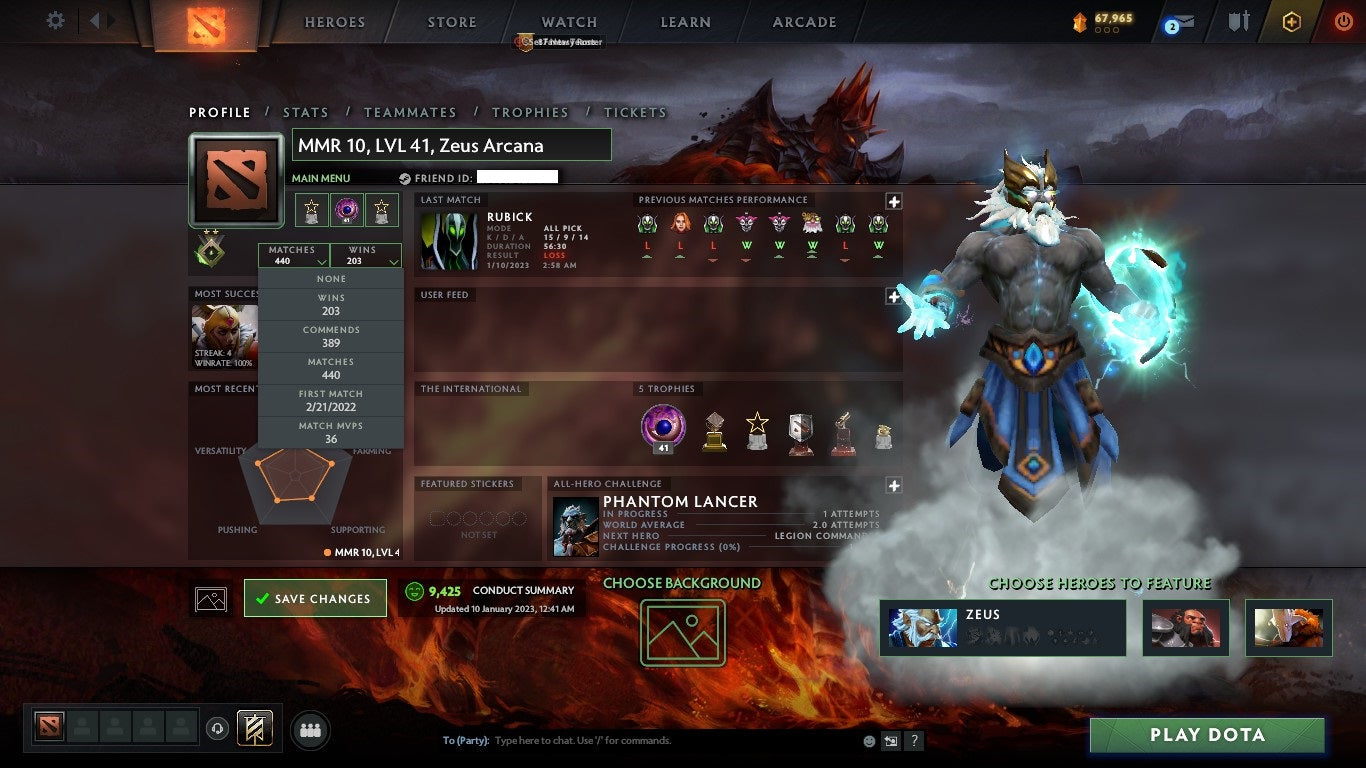Open the Armory sword-and-shield icon
Screen dimensions: 1366x768
click(x=1240, y=22)
